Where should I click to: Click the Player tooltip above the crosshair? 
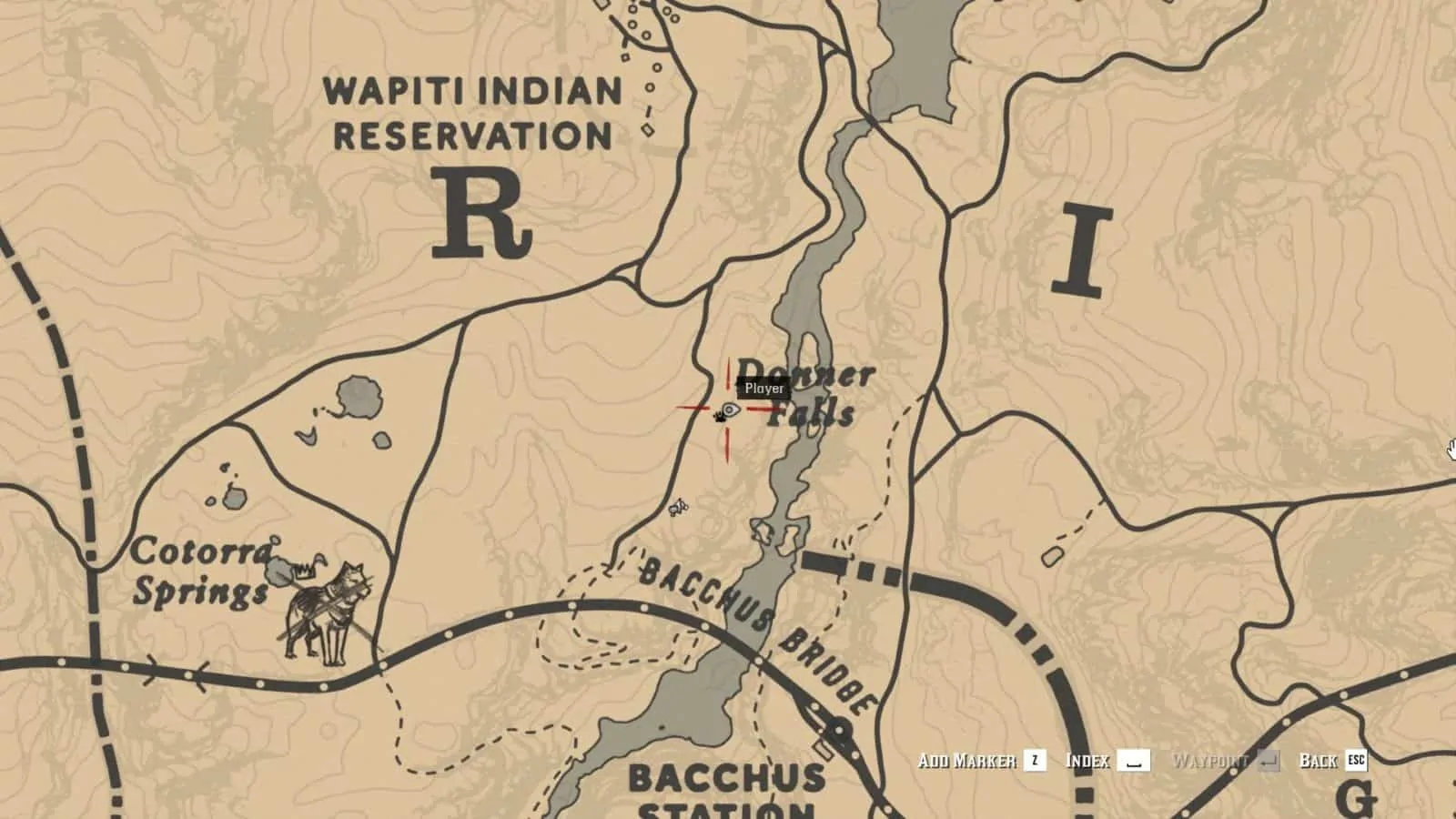[763, 387]
